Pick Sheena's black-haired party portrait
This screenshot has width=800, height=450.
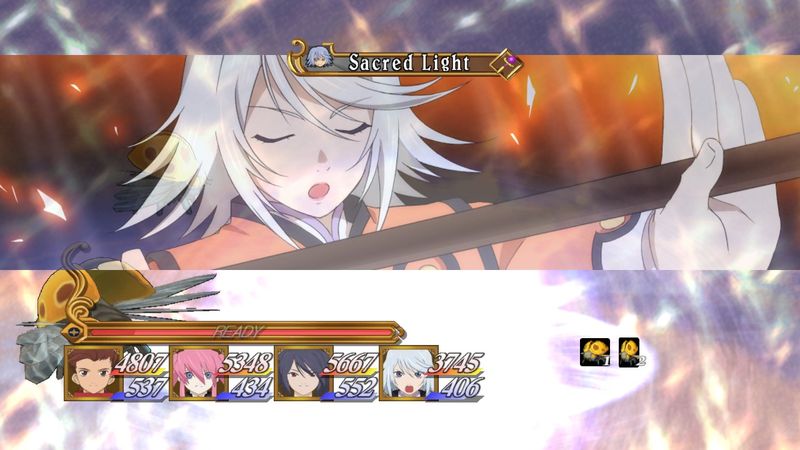(x=299, y=373)
